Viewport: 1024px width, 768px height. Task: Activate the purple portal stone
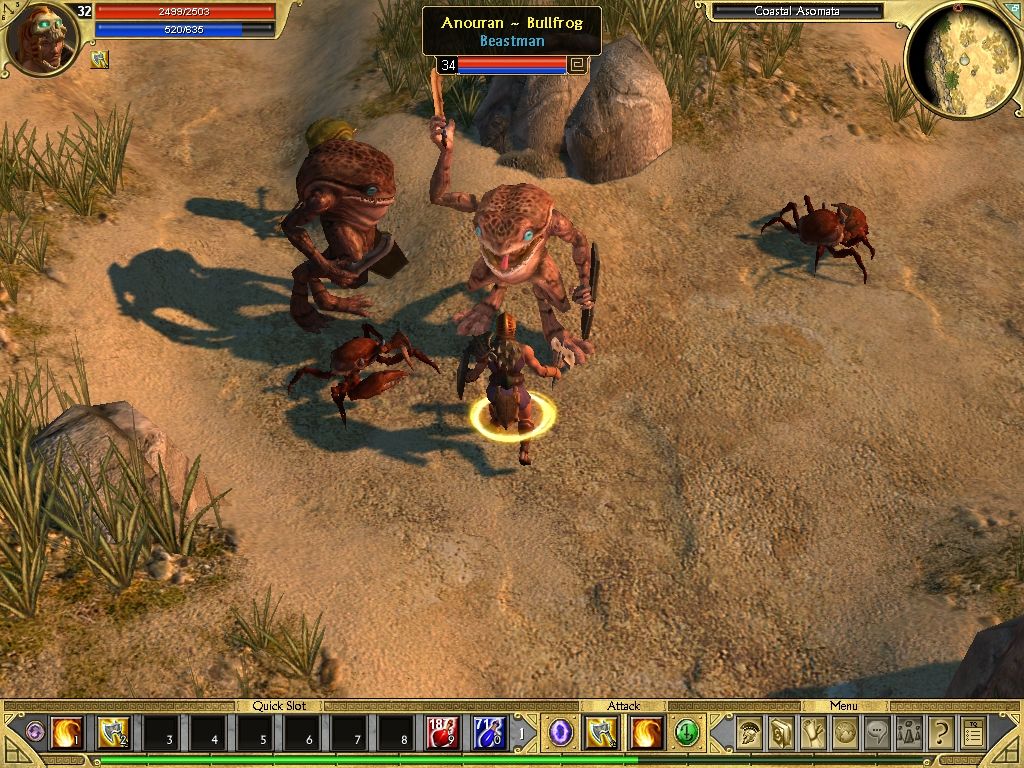(561, 733)
